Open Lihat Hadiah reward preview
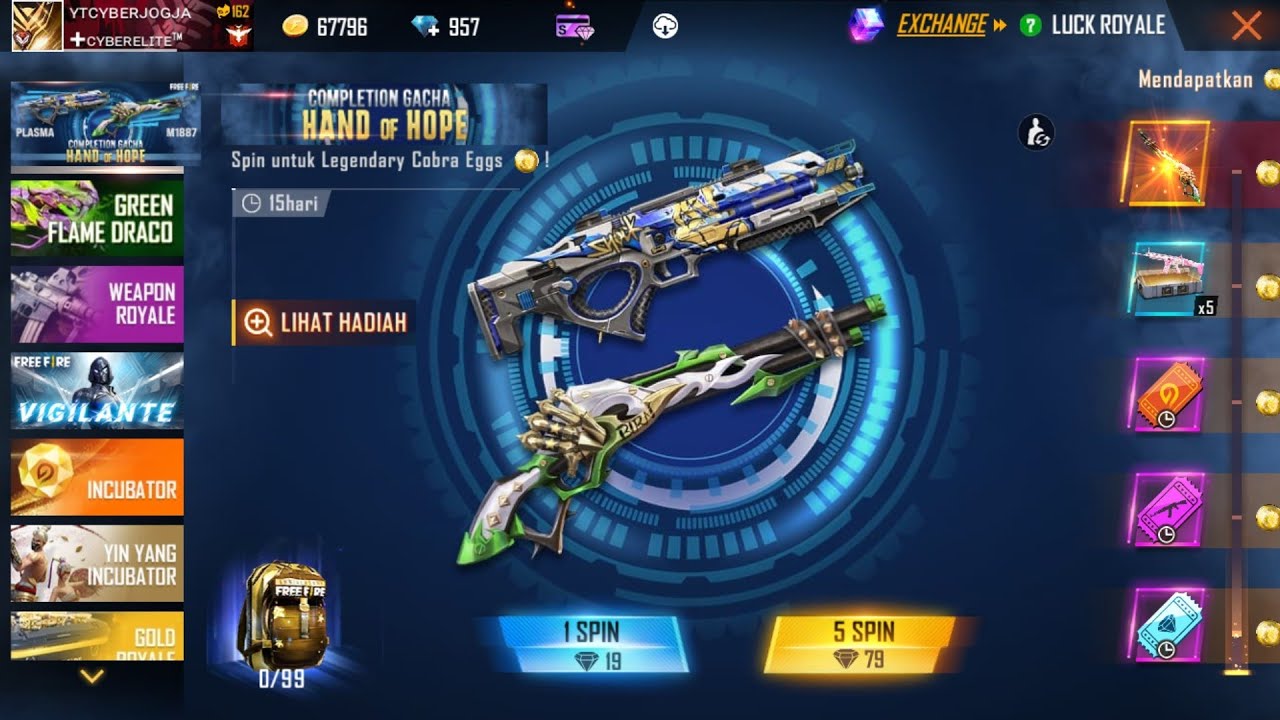The image size is (1280, 720). [326, 322]
